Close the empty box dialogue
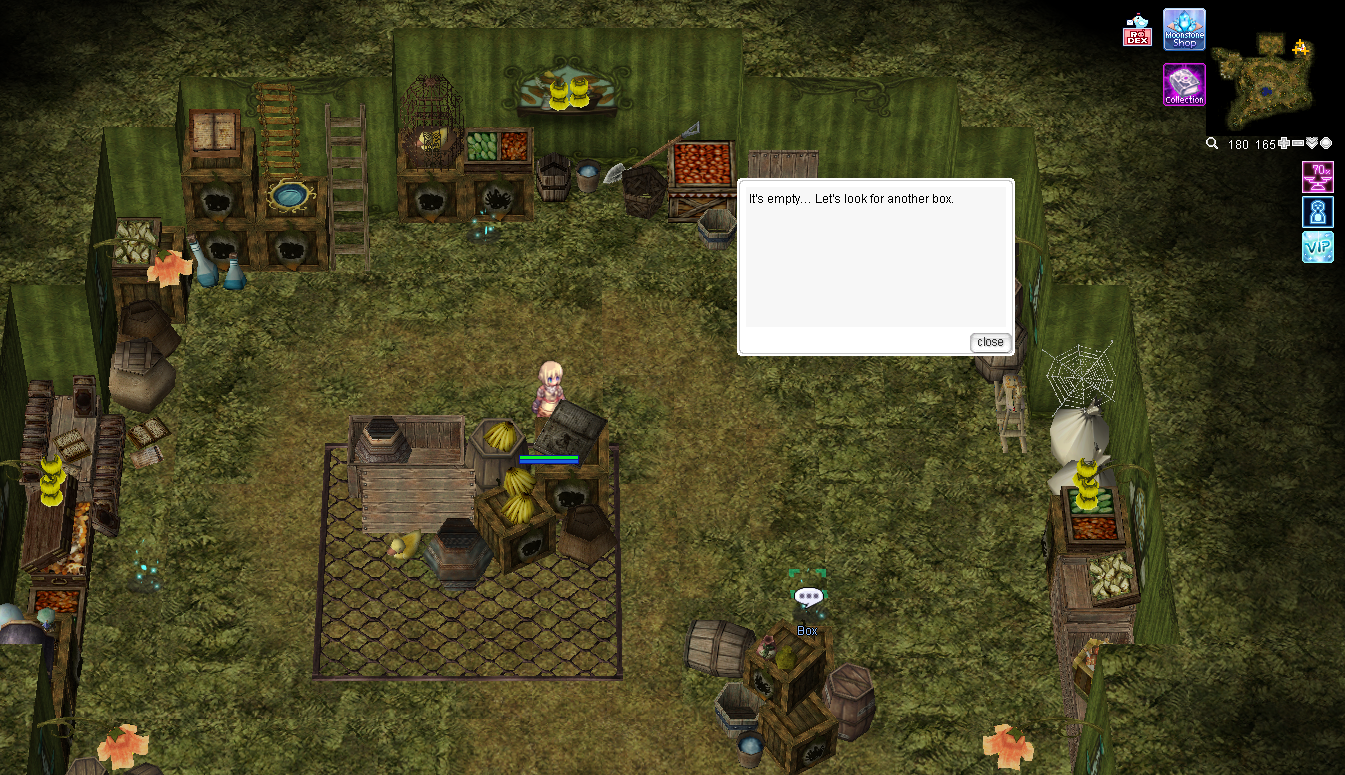This screenshot has height=775, width=1345. pos(990,342)
